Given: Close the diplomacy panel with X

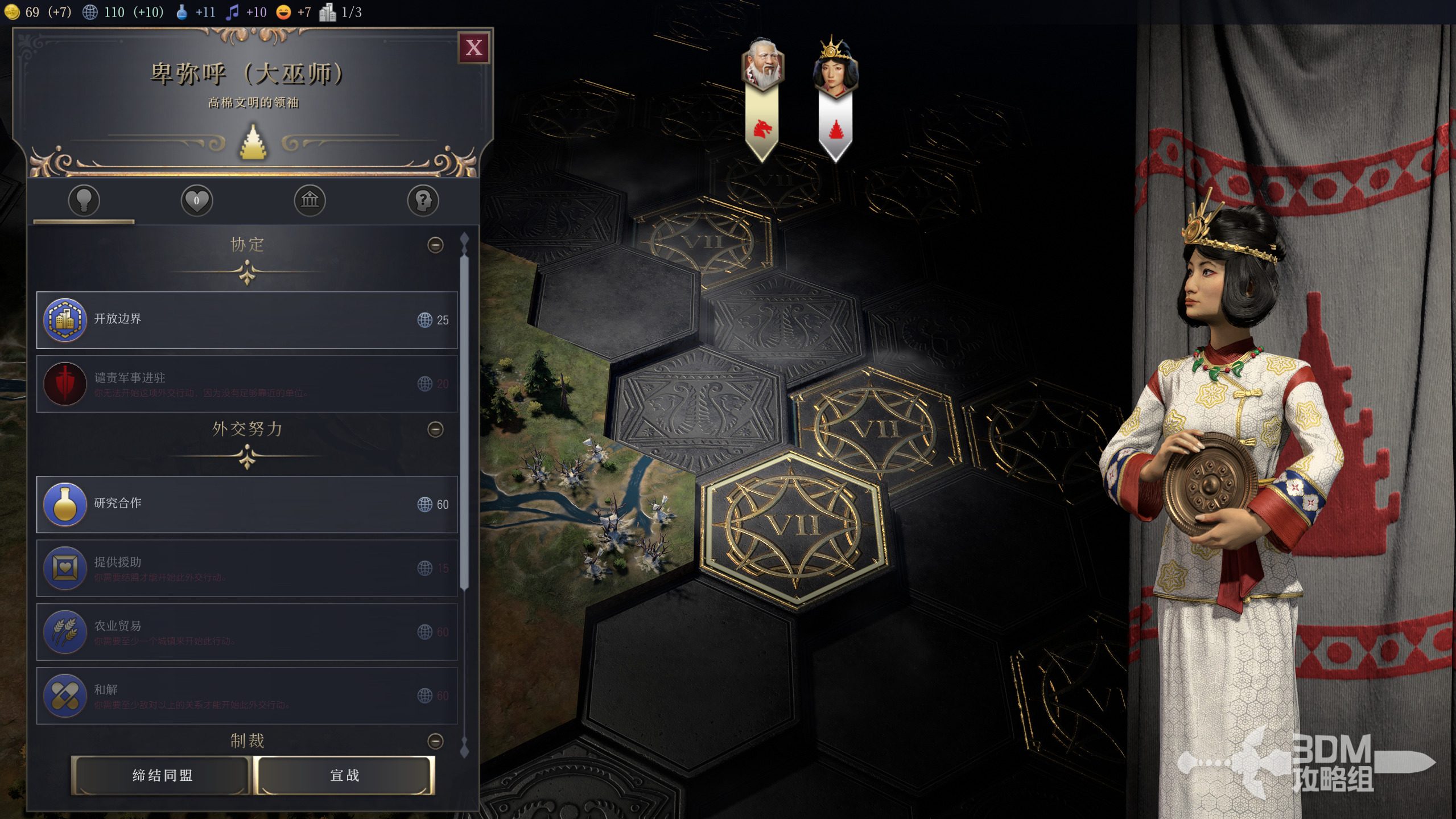Looking at the screenshot, I should [473, 48].
